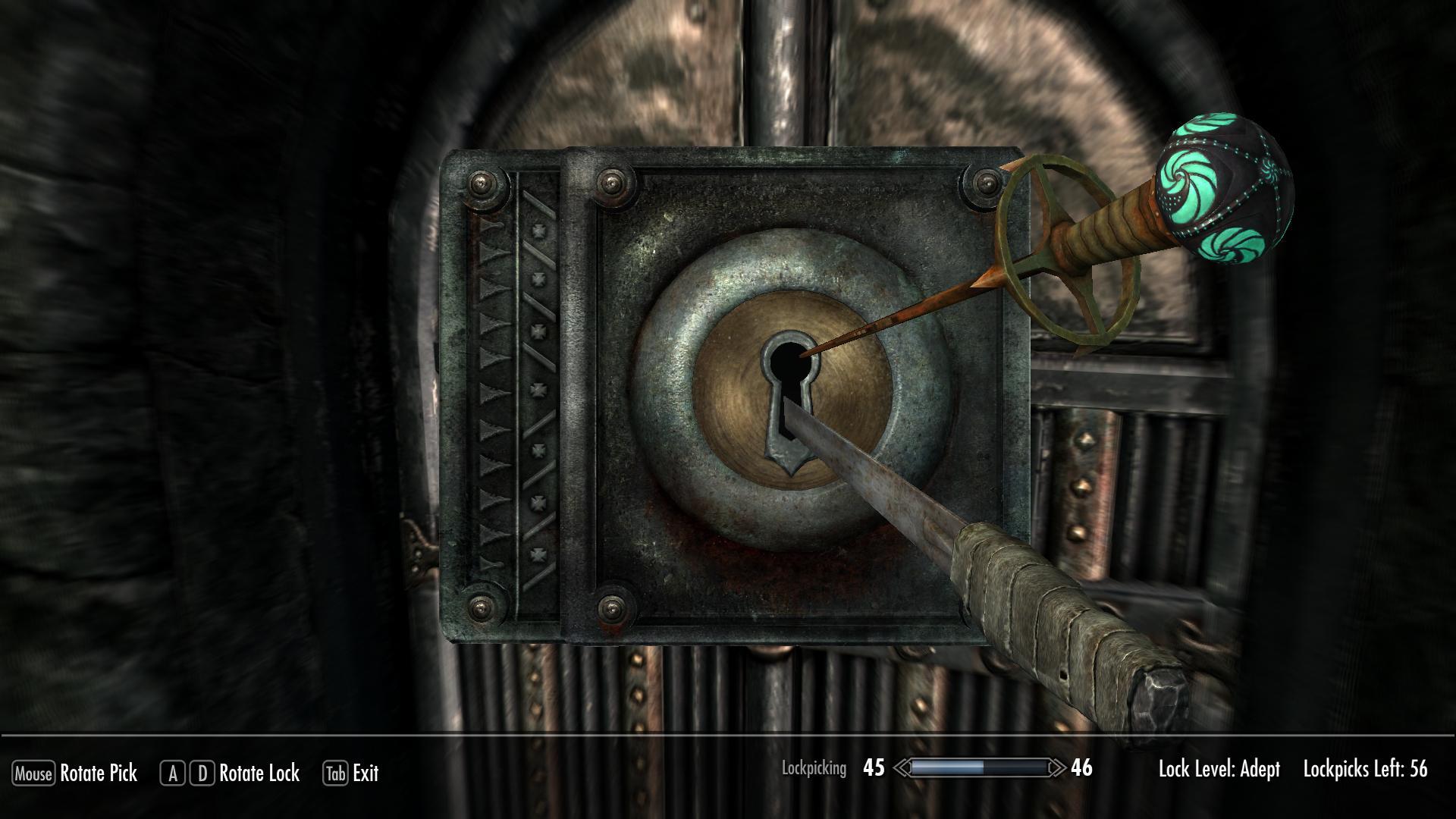Screen dimensions: 1456x819
Task: Click the Lockpicks Left: 56 counter
Action: [1367, 769]
